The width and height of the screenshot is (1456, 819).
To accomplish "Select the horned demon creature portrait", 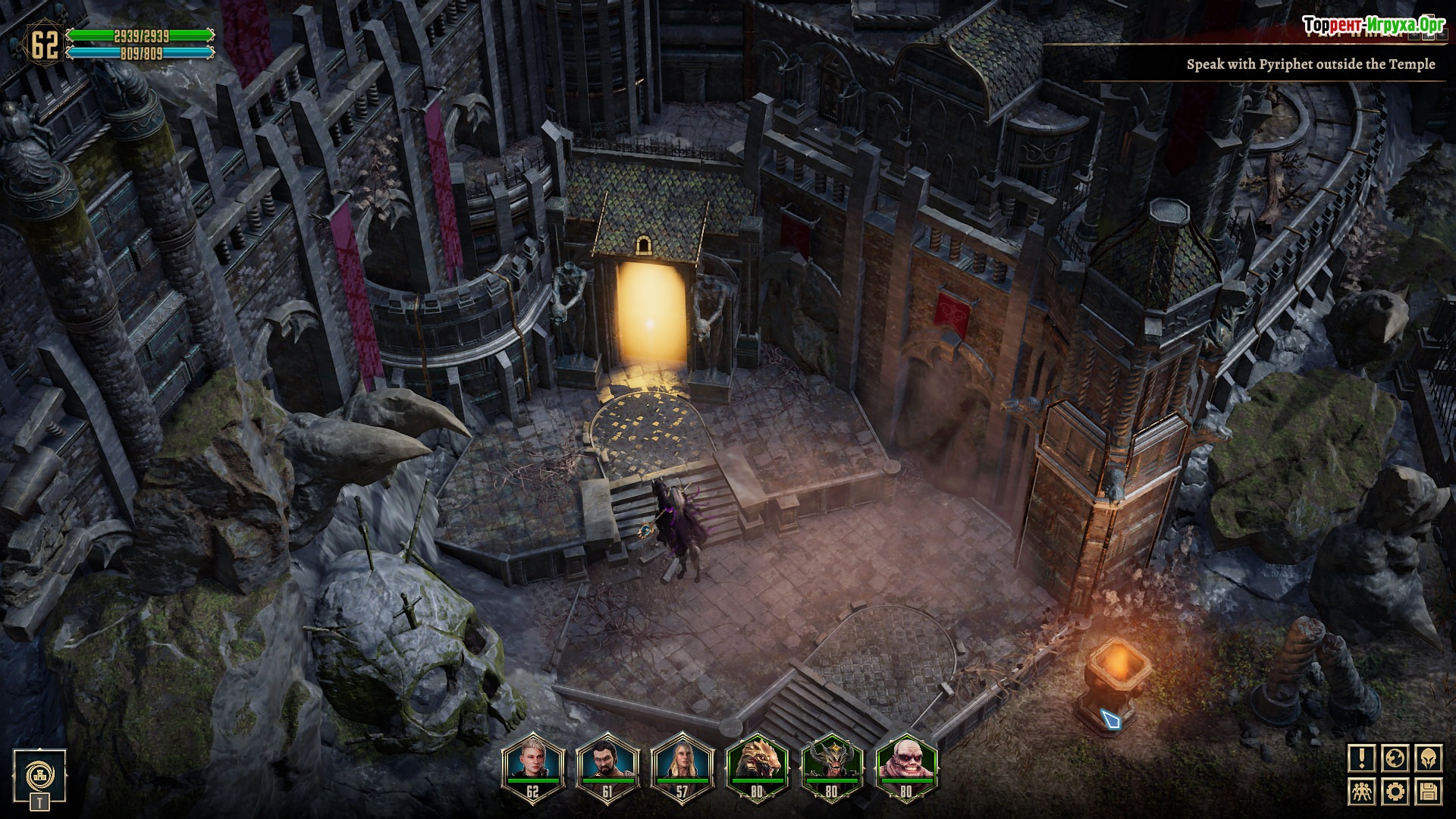I will click(x=832, y=760).
